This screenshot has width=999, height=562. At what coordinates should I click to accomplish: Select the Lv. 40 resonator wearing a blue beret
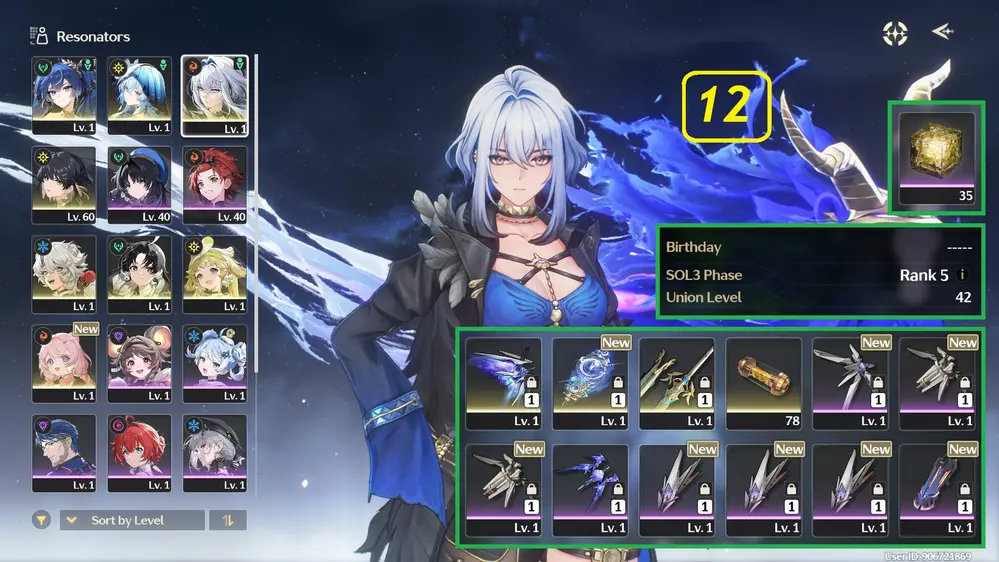pos(140,185)
